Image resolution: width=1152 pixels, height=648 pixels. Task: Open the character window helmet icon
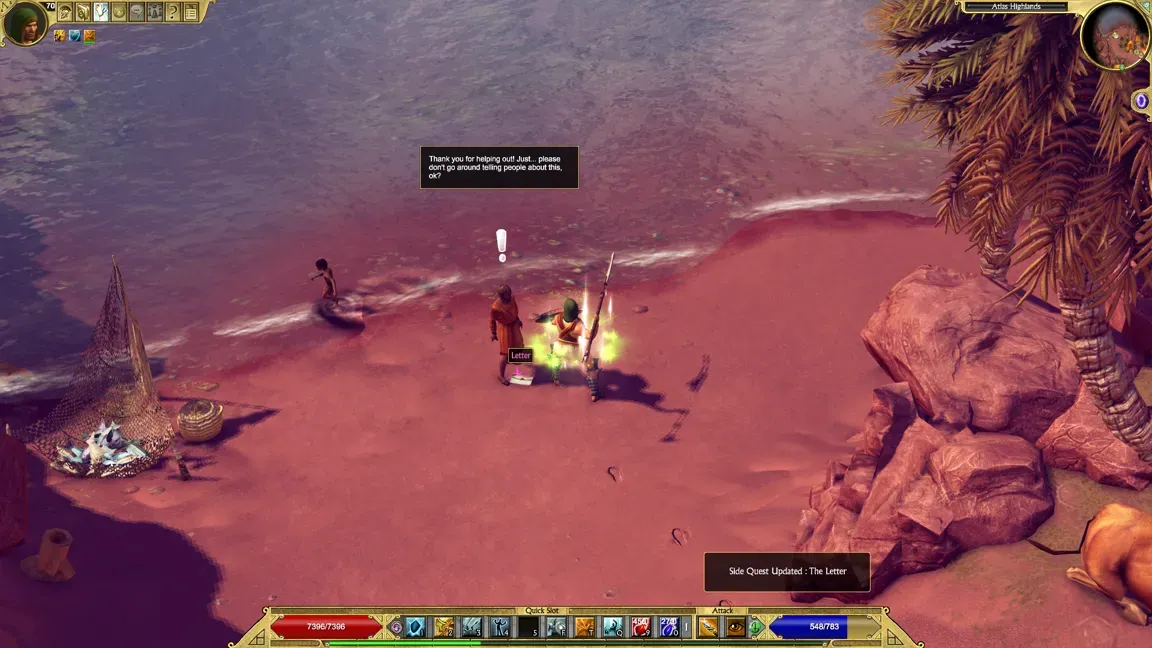(x=65, y=12)
